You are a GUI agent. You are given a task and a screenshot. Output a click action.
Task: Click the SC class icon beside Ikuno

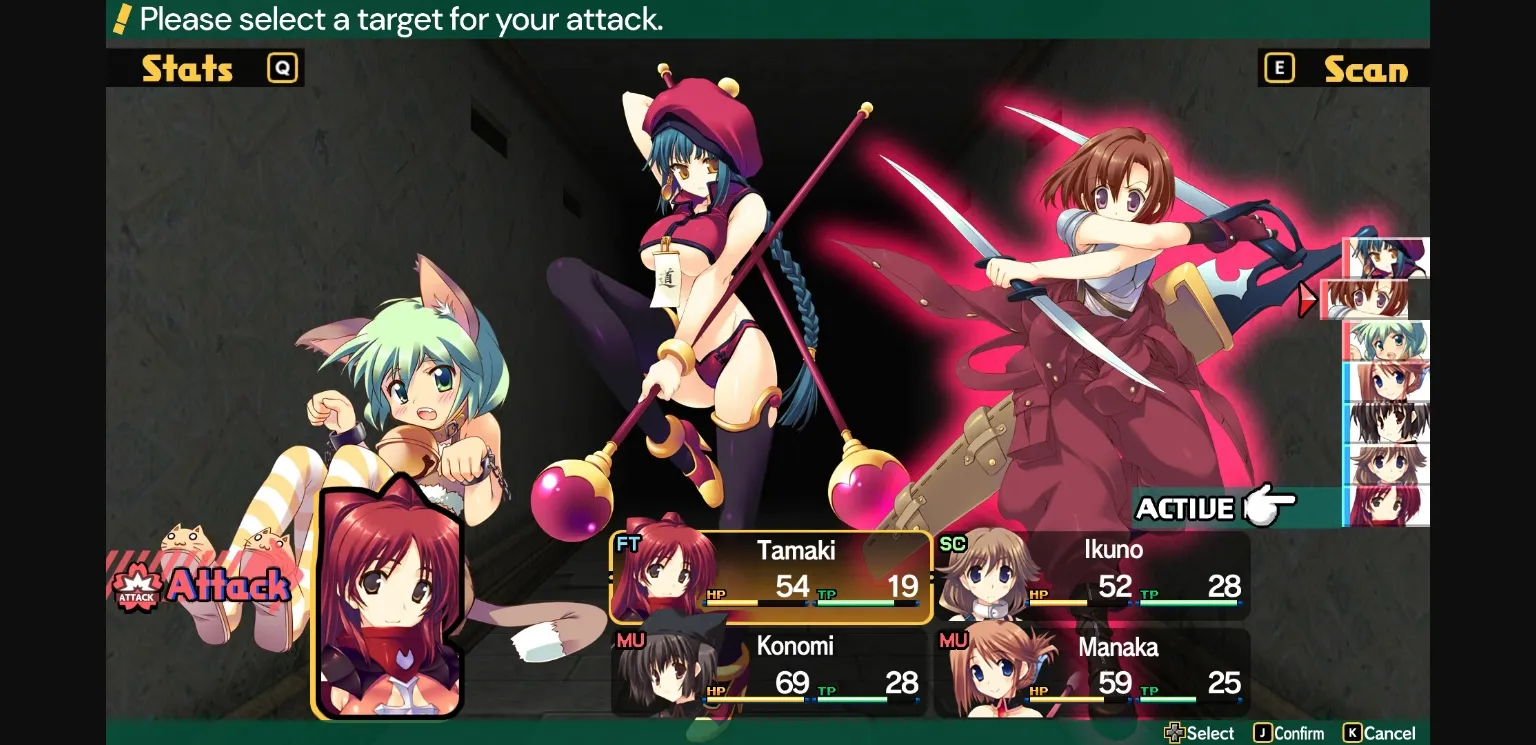[953, 543]
